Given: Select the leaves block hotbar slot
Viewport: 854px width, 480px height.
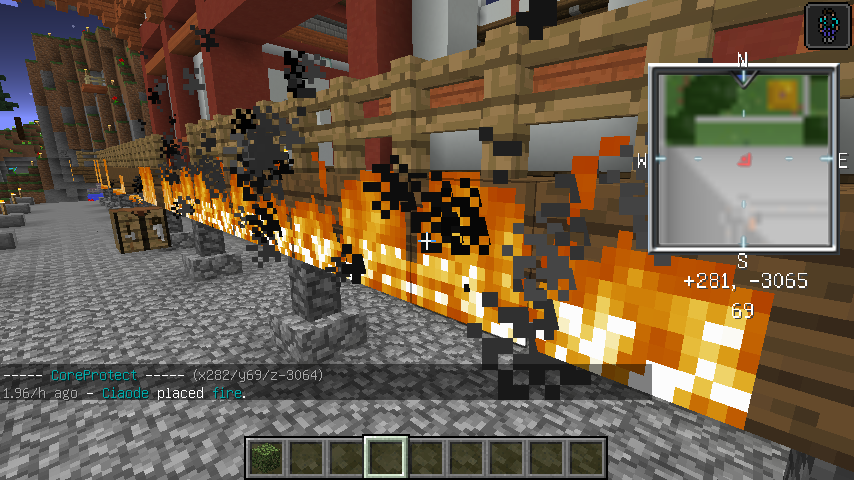Looking at the screenshot, I should (x=266, y=458).
